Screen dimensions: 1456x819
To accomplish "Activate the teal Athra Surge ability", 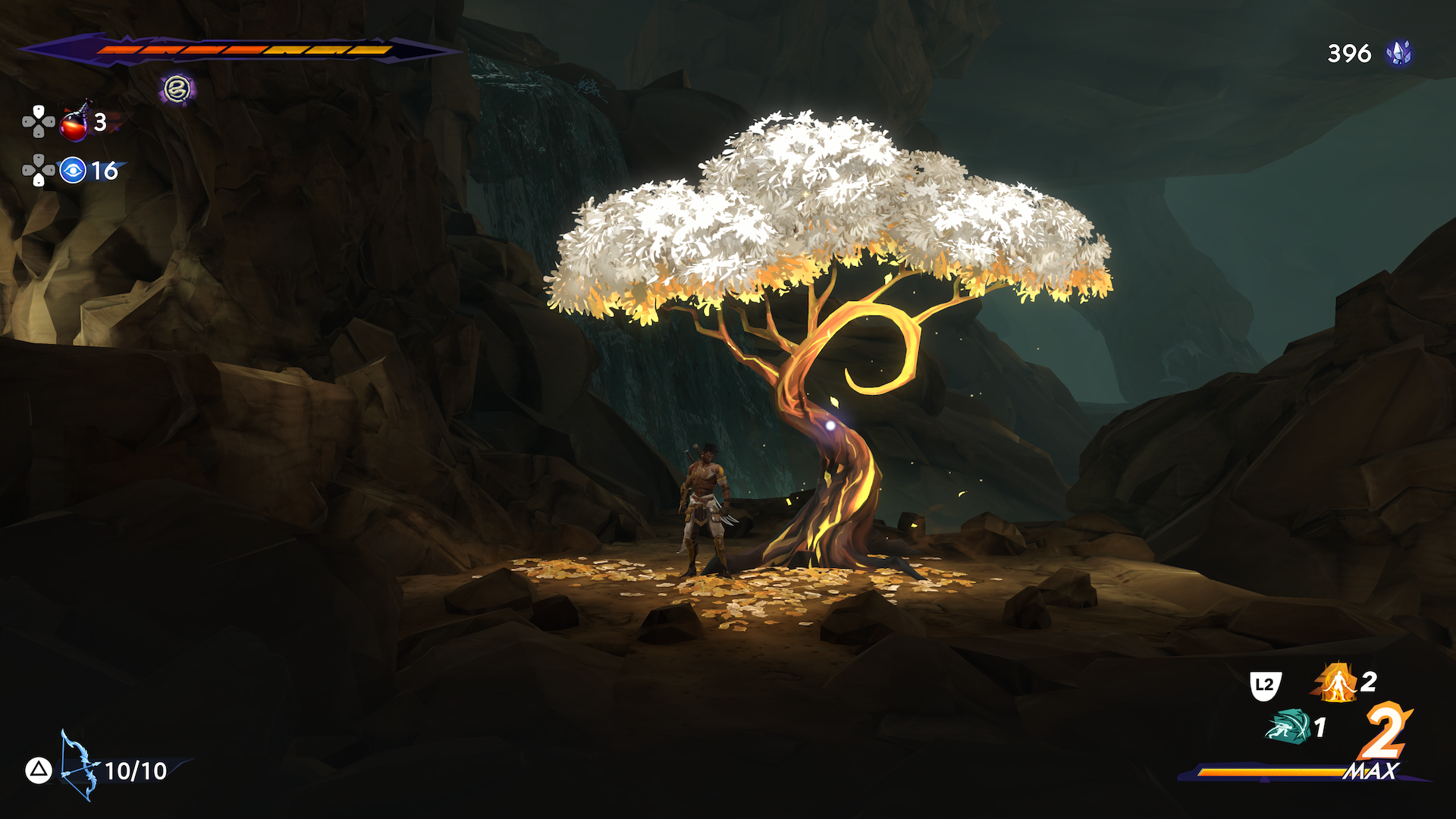I will 1288,726.
